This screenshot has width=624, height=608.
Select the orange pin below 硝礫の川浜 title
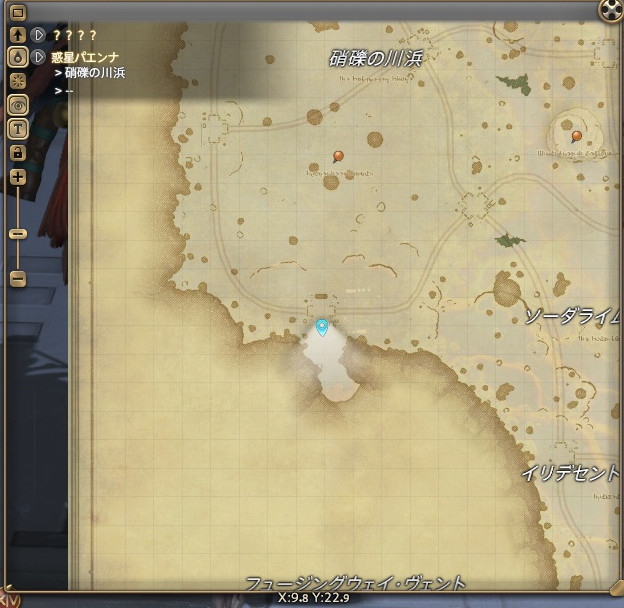[x=339, y=156]
